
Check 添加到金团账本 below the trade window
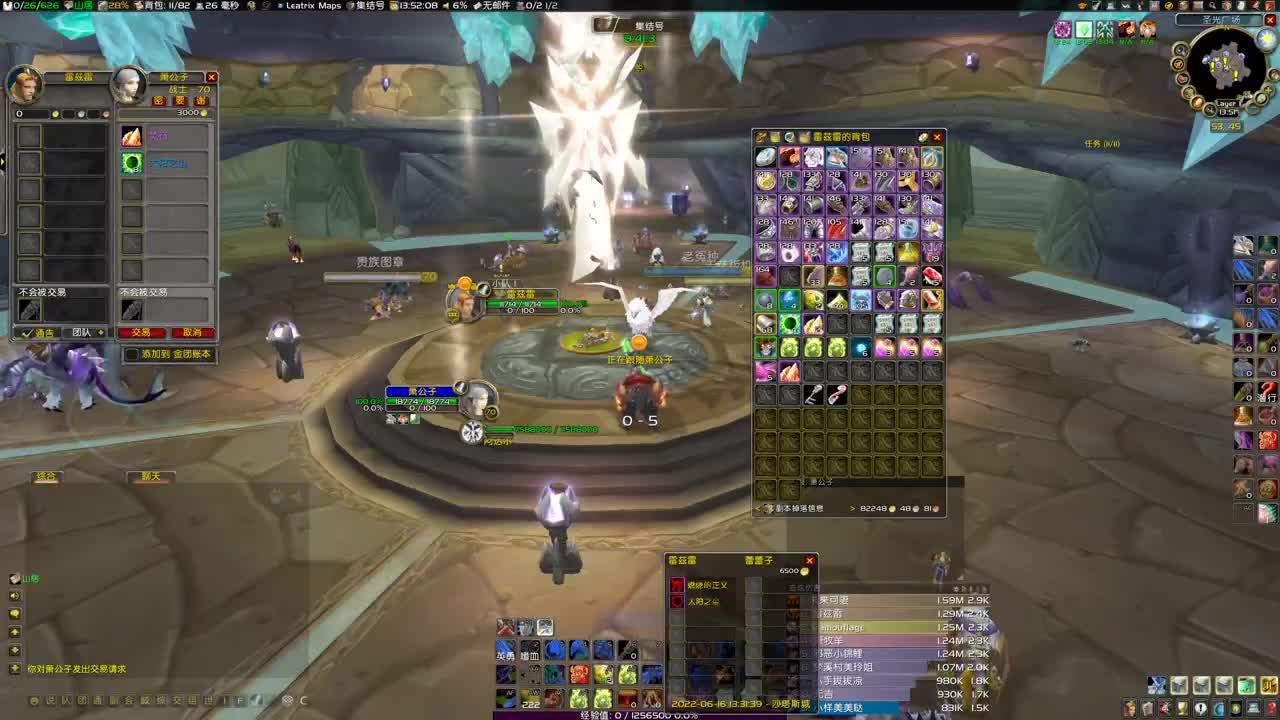(131, 354)
